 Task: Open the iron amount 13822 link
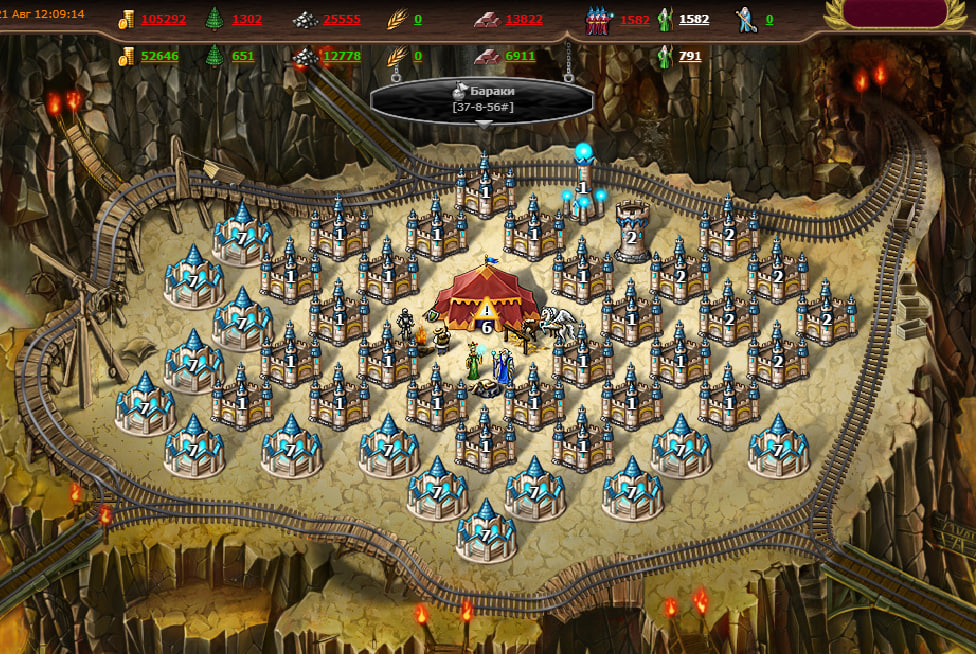tap(524, 19)
